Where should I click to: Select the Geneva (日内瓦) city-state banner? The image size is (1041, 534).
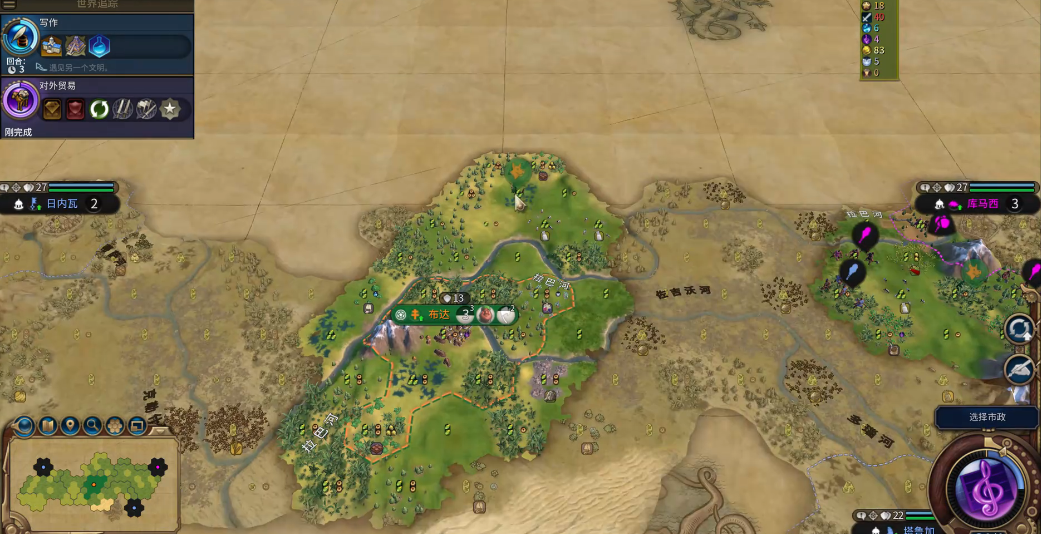click(x=67, y=204)
